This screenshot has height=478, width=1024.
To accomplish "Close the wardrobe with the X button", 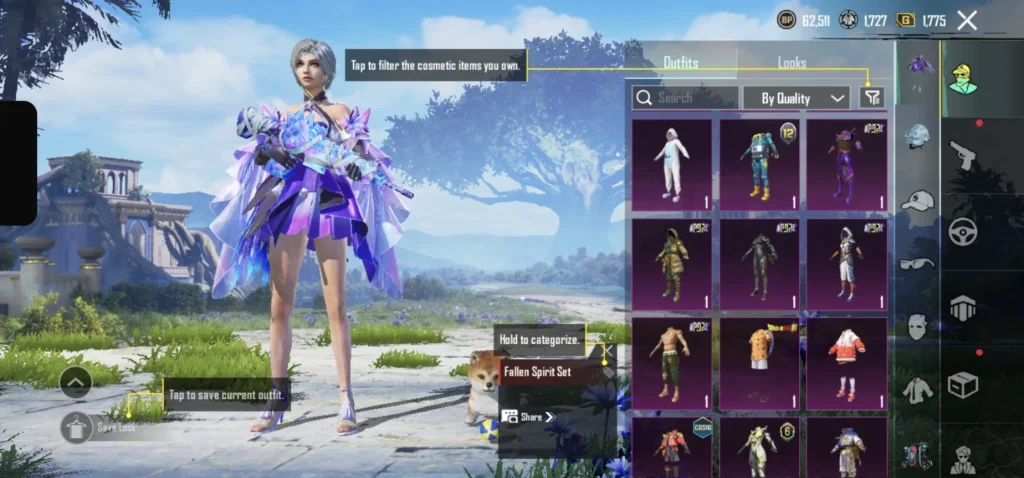I will coord(967,20).
